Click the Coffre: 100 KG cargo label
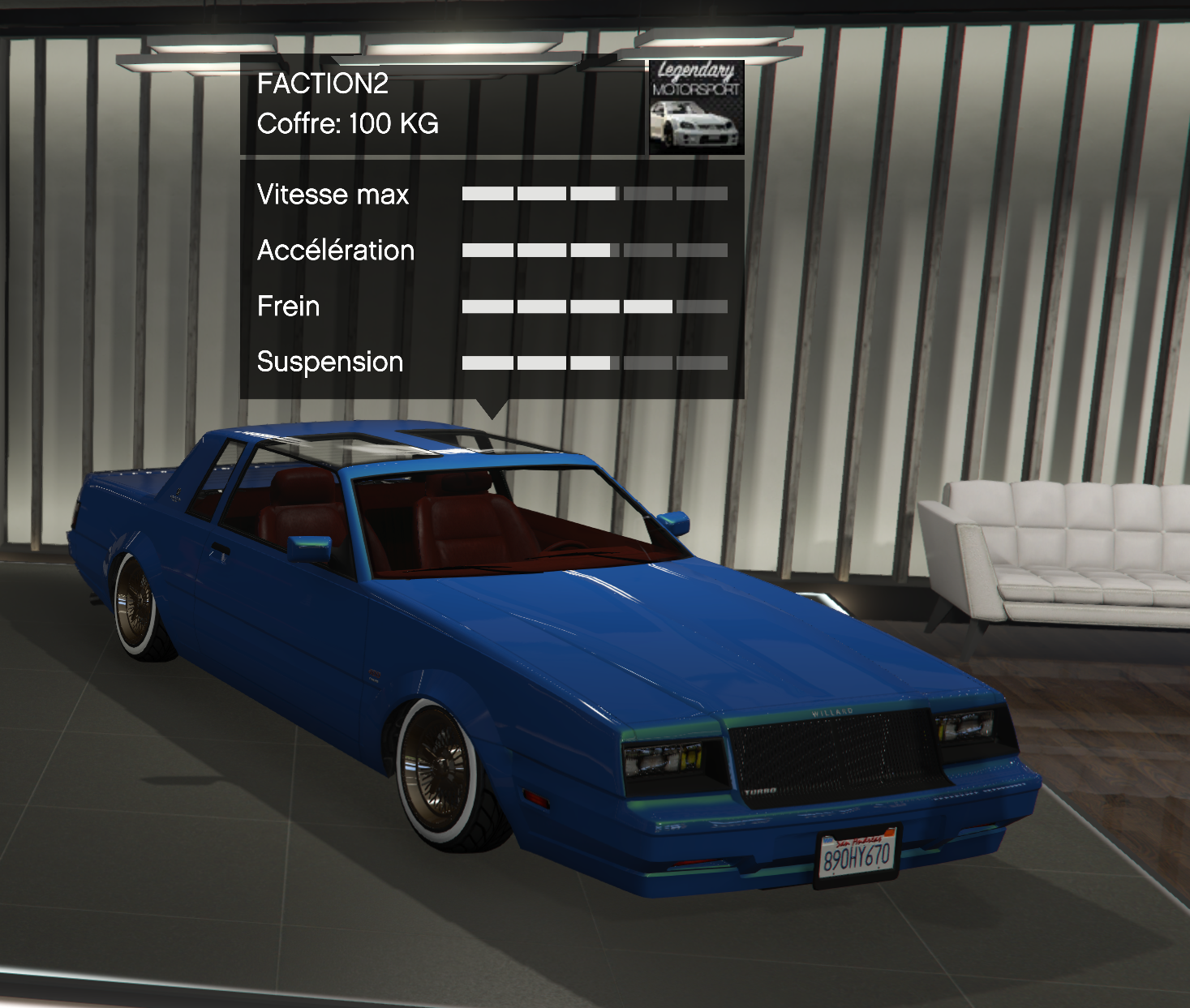Image resolution: width=1190 pixels, height=1008 pixels. (347, 124)
